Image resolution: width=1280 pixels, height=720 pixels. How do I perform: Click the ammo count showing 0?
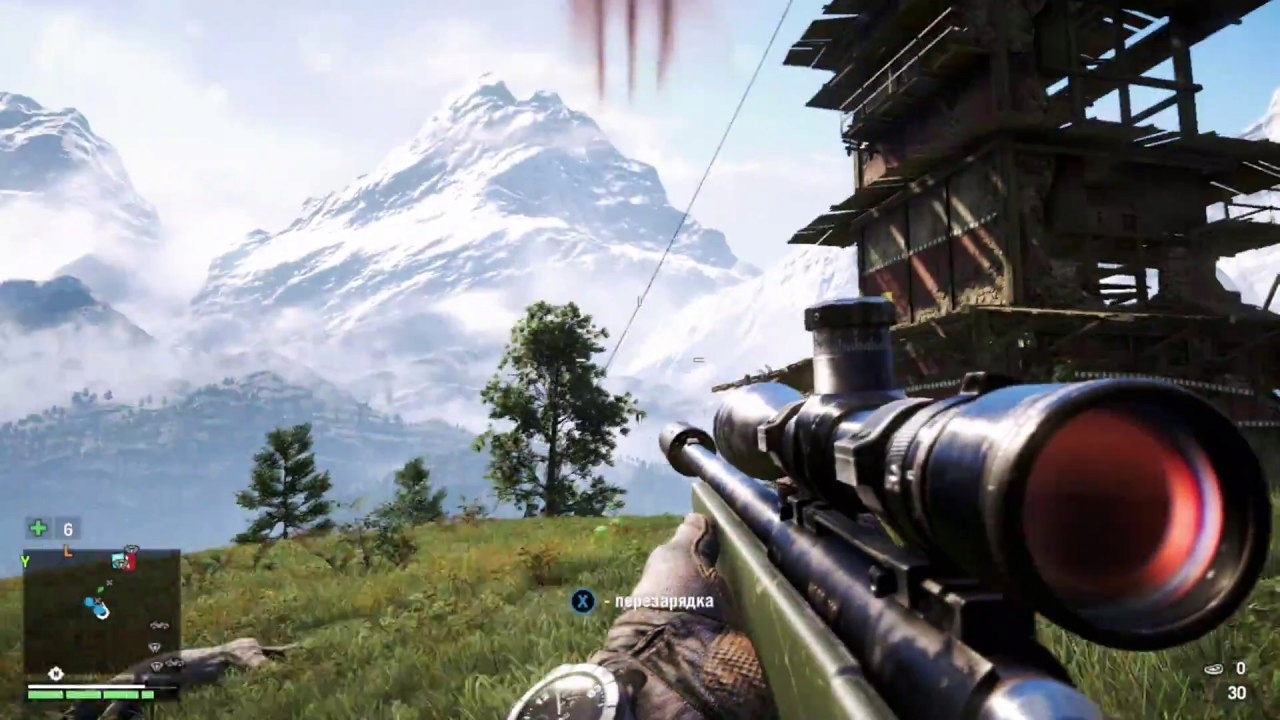pos(1241,668)
